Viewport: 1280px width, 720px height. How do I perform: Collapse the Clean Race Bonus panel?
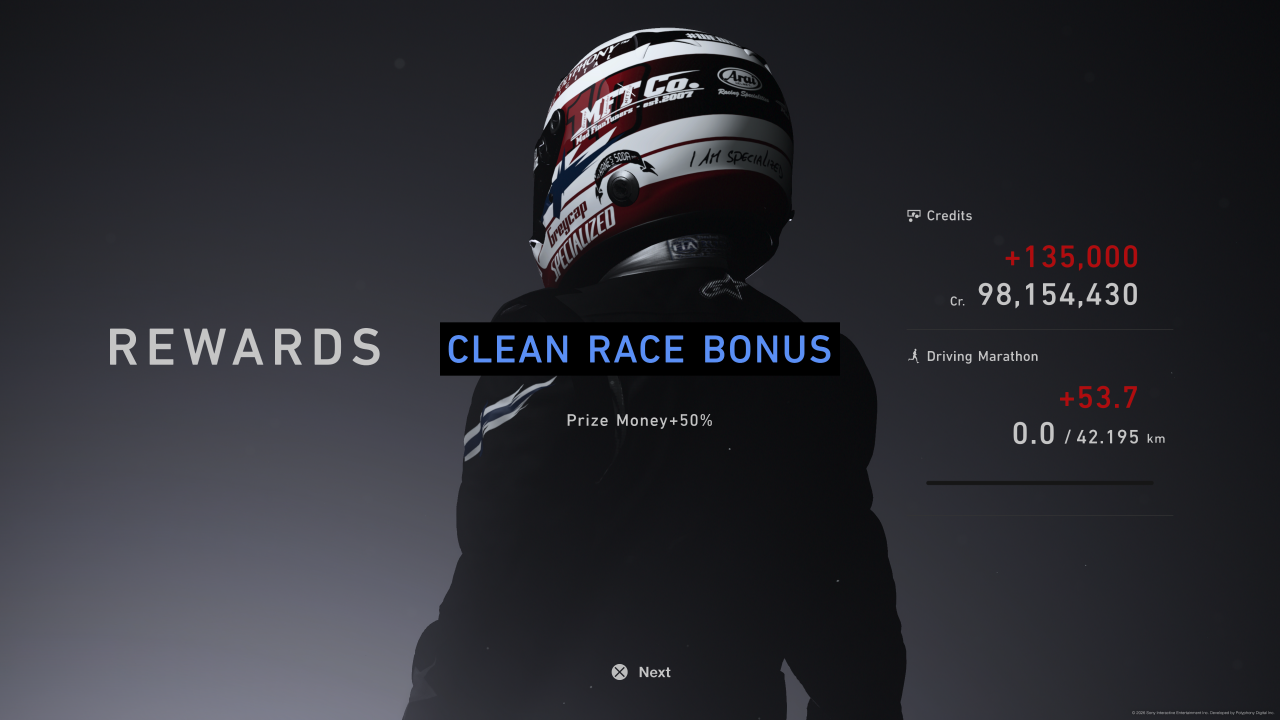tap(639, 349)
